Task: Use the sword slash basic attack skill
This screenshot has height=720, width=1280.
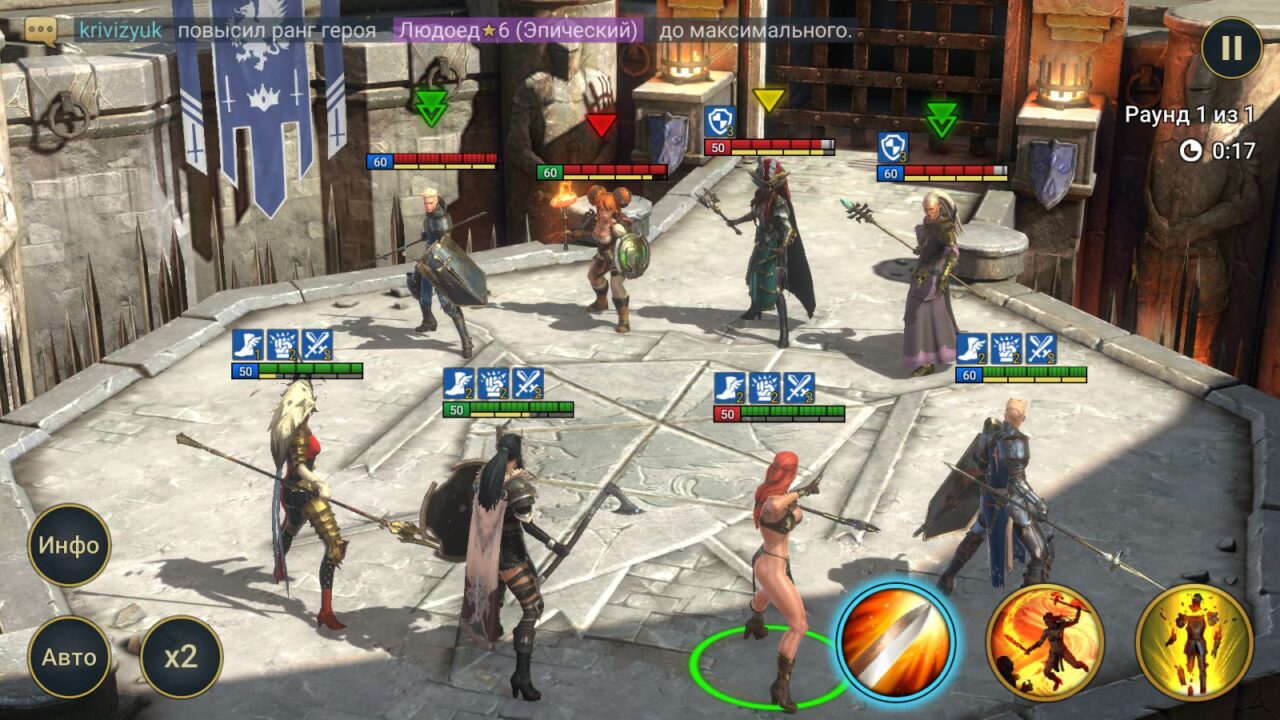Action: pyautogui.click(x=896, y=642)
